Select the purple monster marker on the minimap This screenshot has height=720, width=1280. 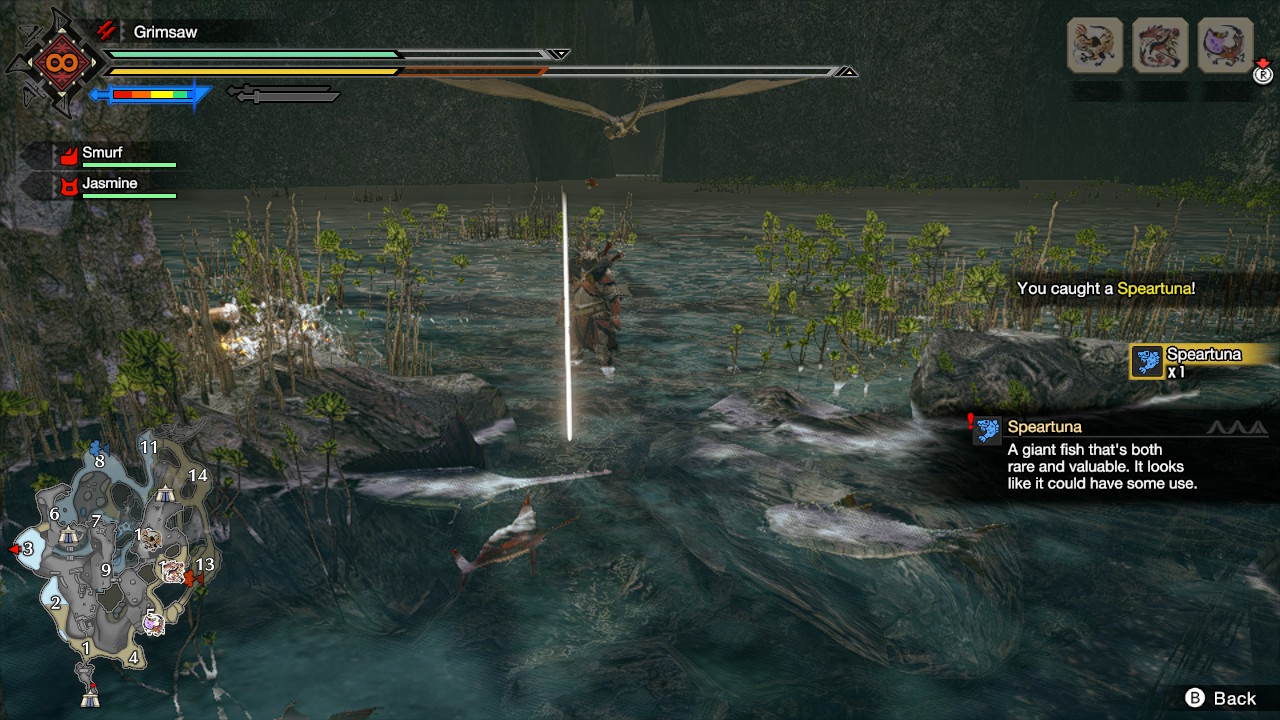152,623
